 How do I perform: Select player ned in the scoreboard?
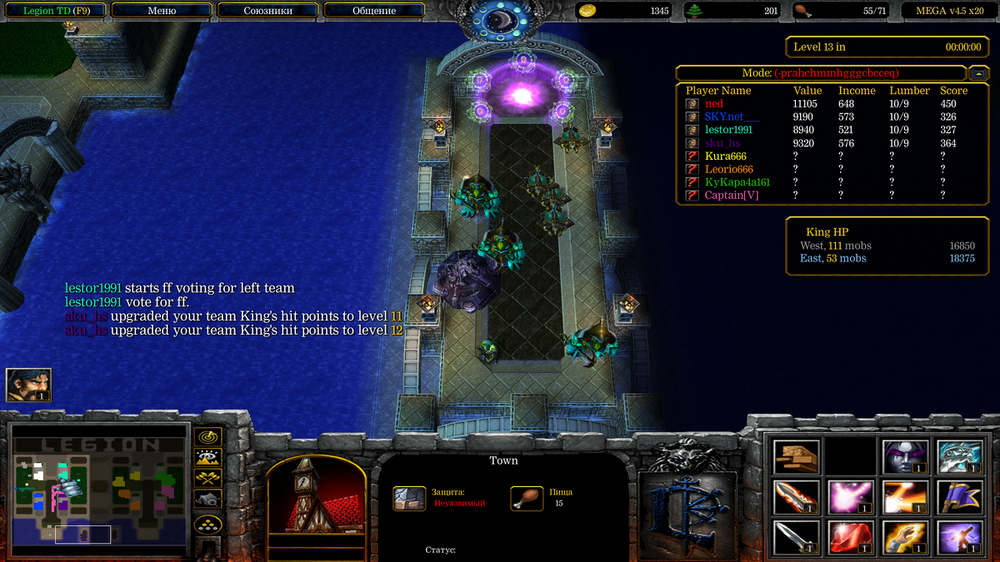pos(714,104)
